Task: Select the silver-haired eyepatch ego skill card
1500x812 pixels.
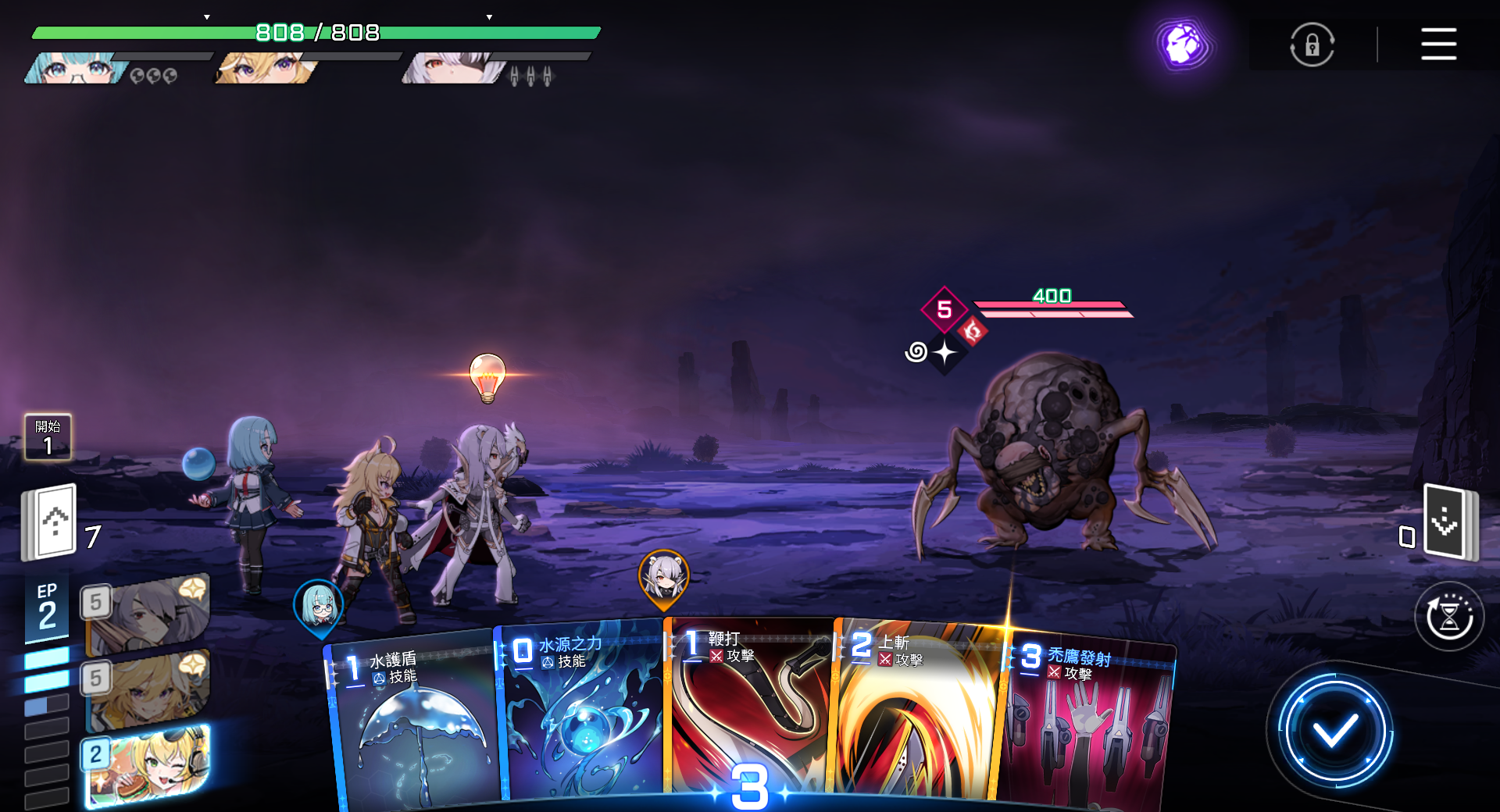Action: click(x=147, y=614)
